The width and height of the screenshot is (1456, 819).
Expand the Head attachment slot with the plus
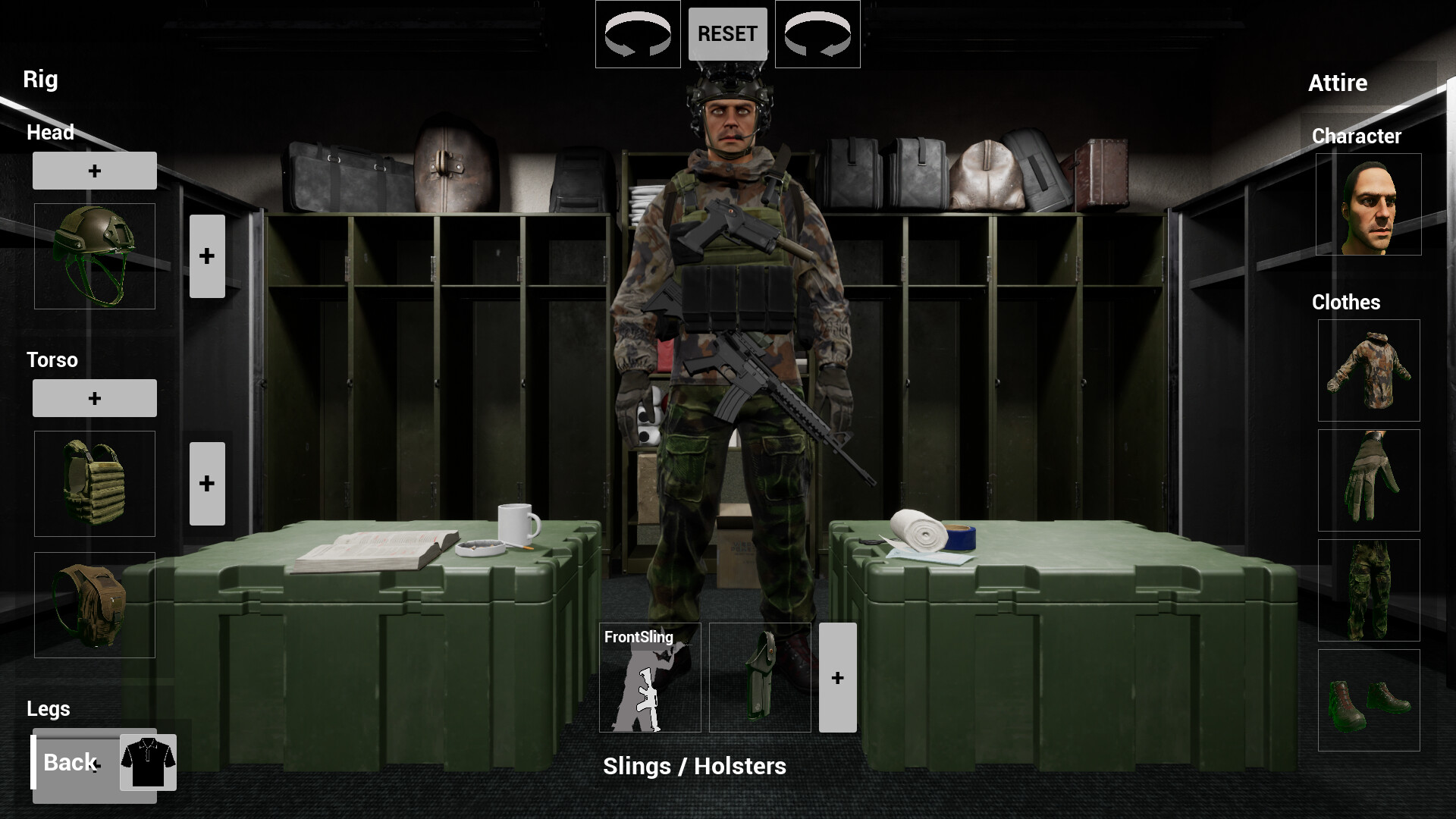click(207, 256)
